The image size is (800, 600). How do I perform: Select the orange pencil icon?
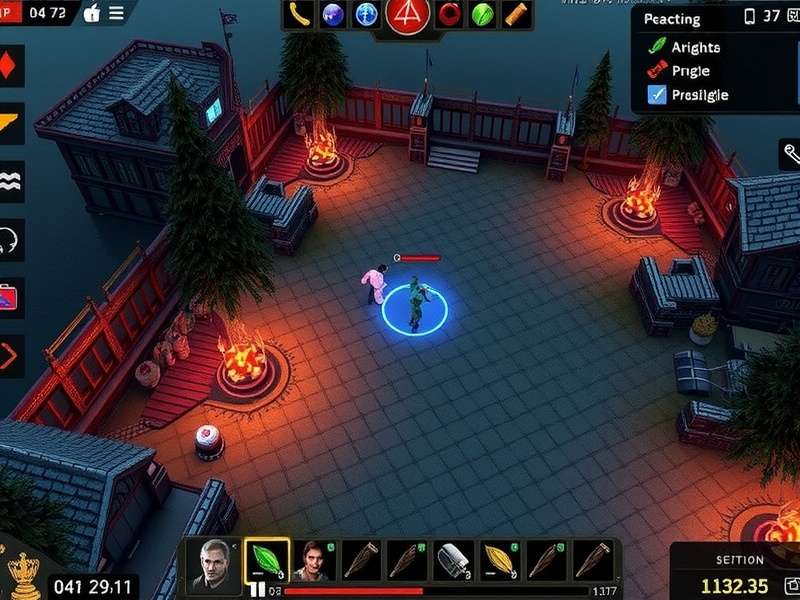(515, 14)
